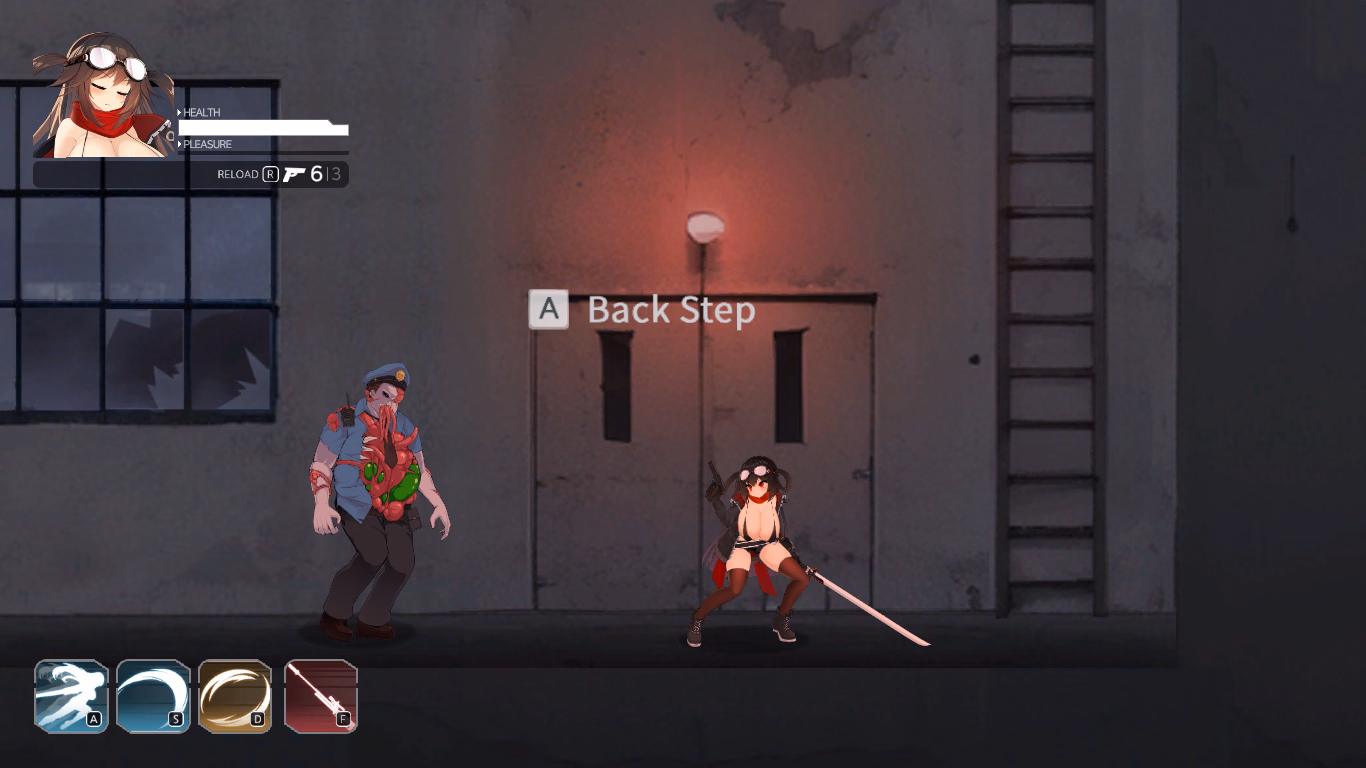Click the F key badge on the rifle skill
1366x768 pixels.
(x=343, y=719)
